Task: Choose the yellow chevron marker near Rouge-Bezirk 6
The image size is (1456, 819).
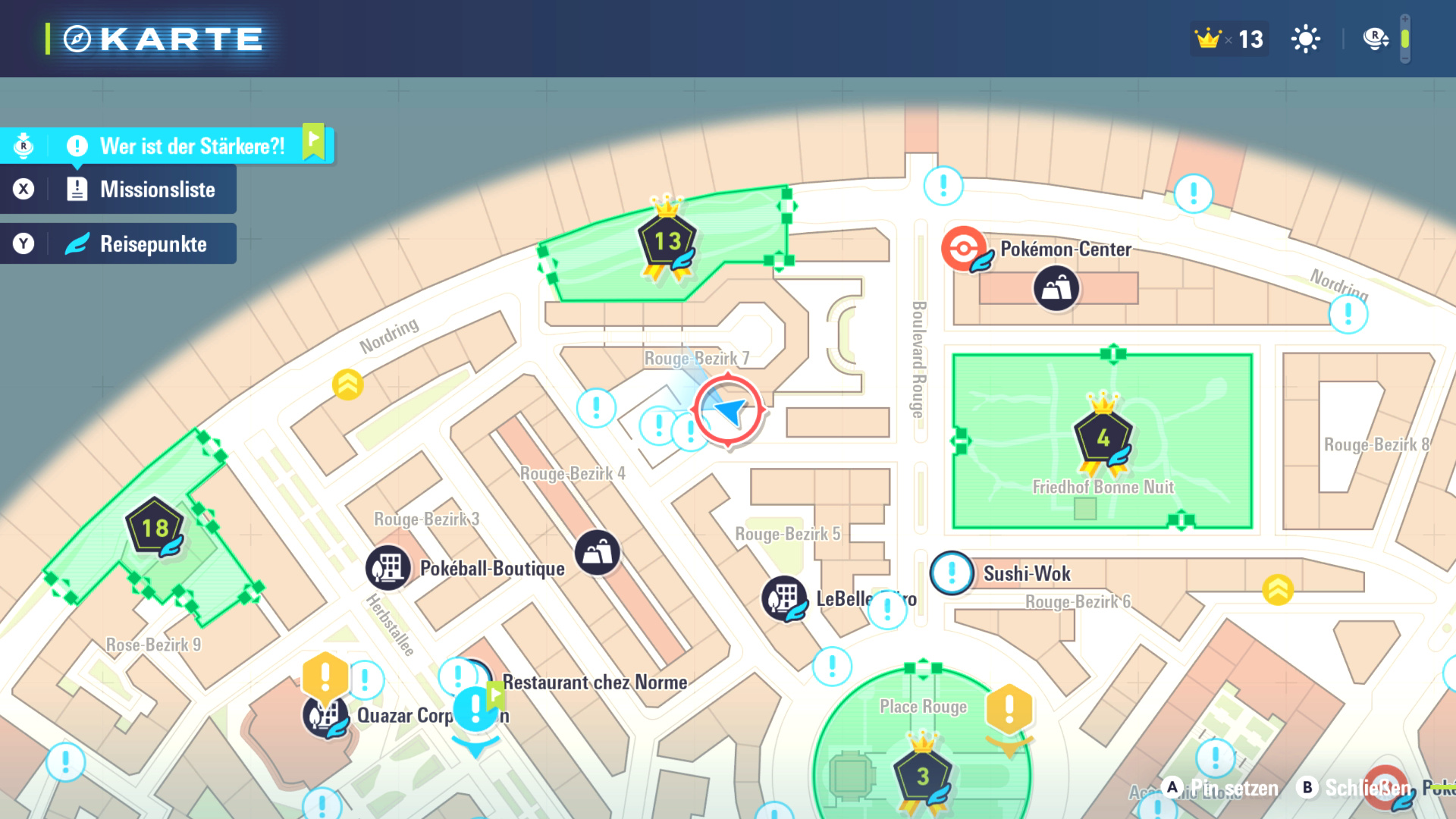Action: 1278,589
